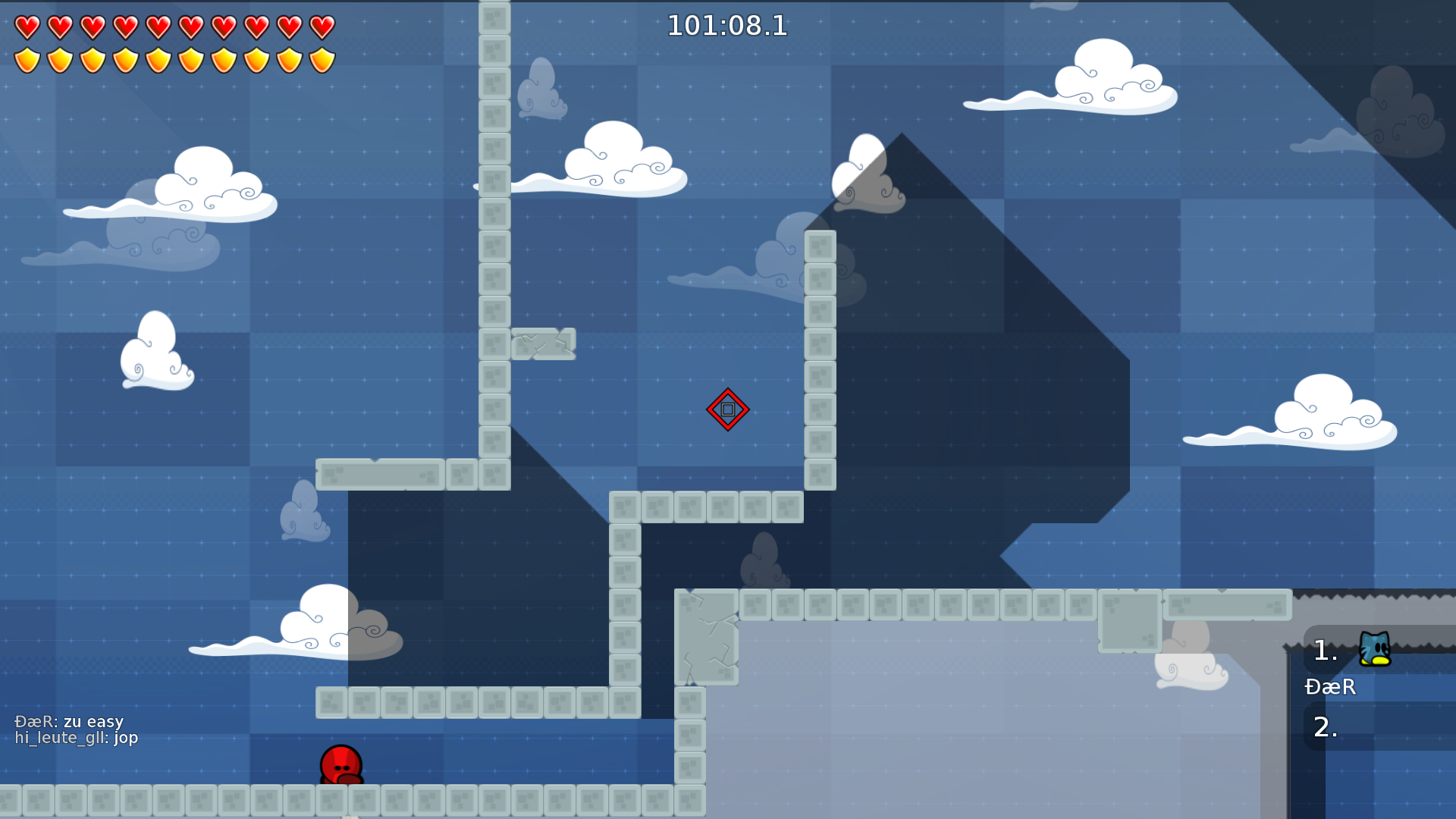Image resolution: width=1456 pixels, height=819 pixels.
Task: Click the broken floating block platform
Action: click(543, 344)
